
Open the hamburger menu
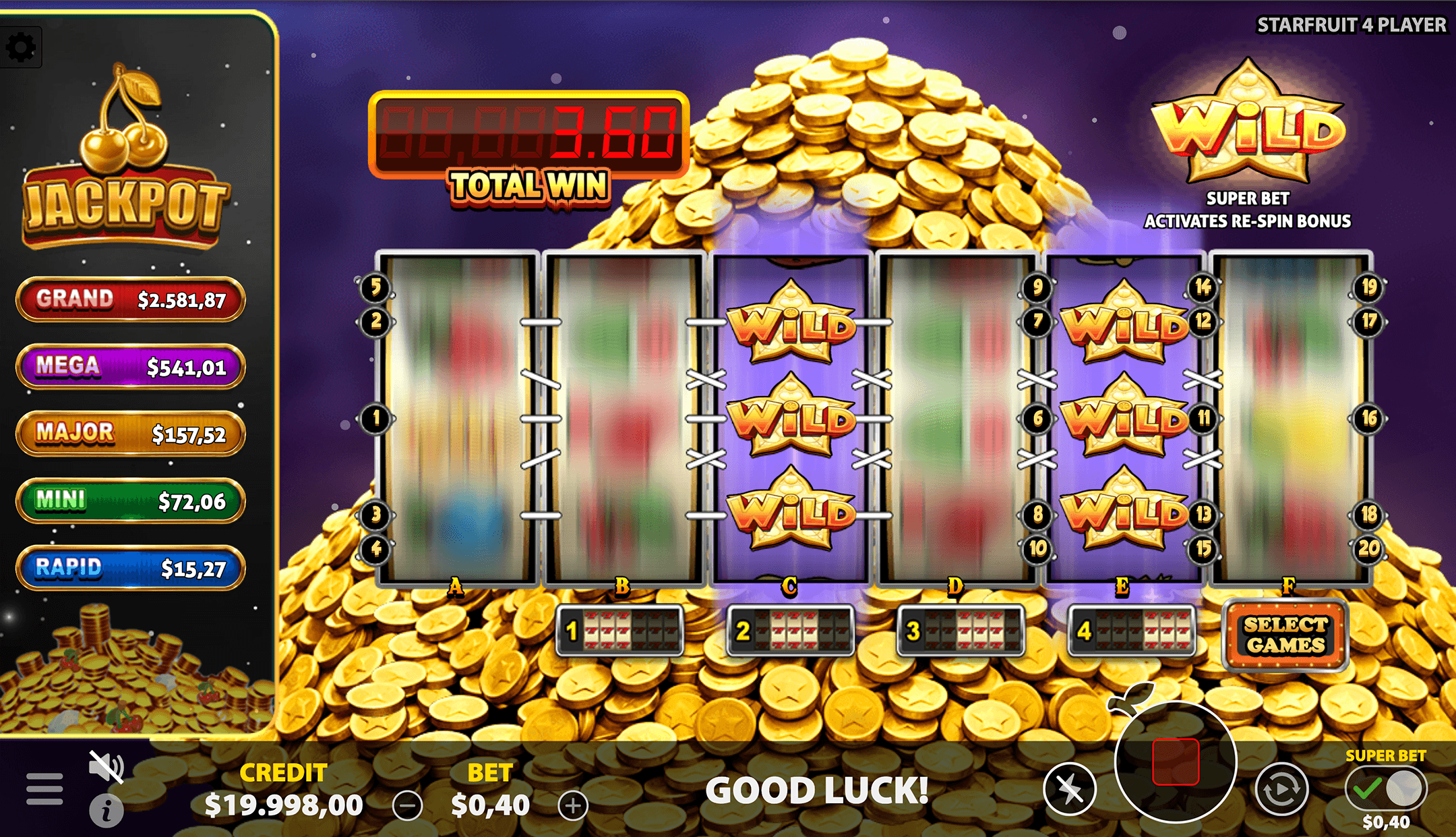tap(44, 789)
